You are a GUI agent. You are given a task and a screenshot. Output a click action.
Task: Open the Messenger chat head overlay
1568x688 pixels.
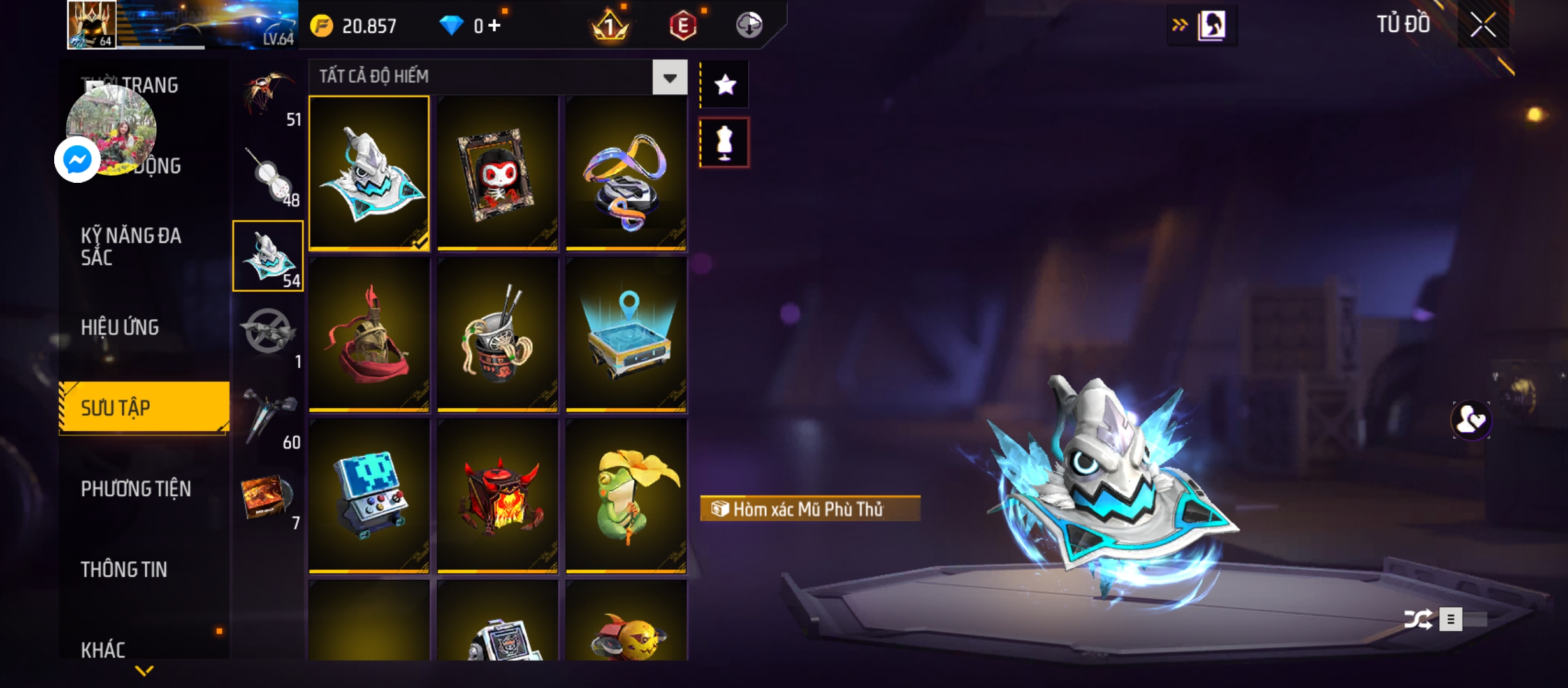click(78, 159)
